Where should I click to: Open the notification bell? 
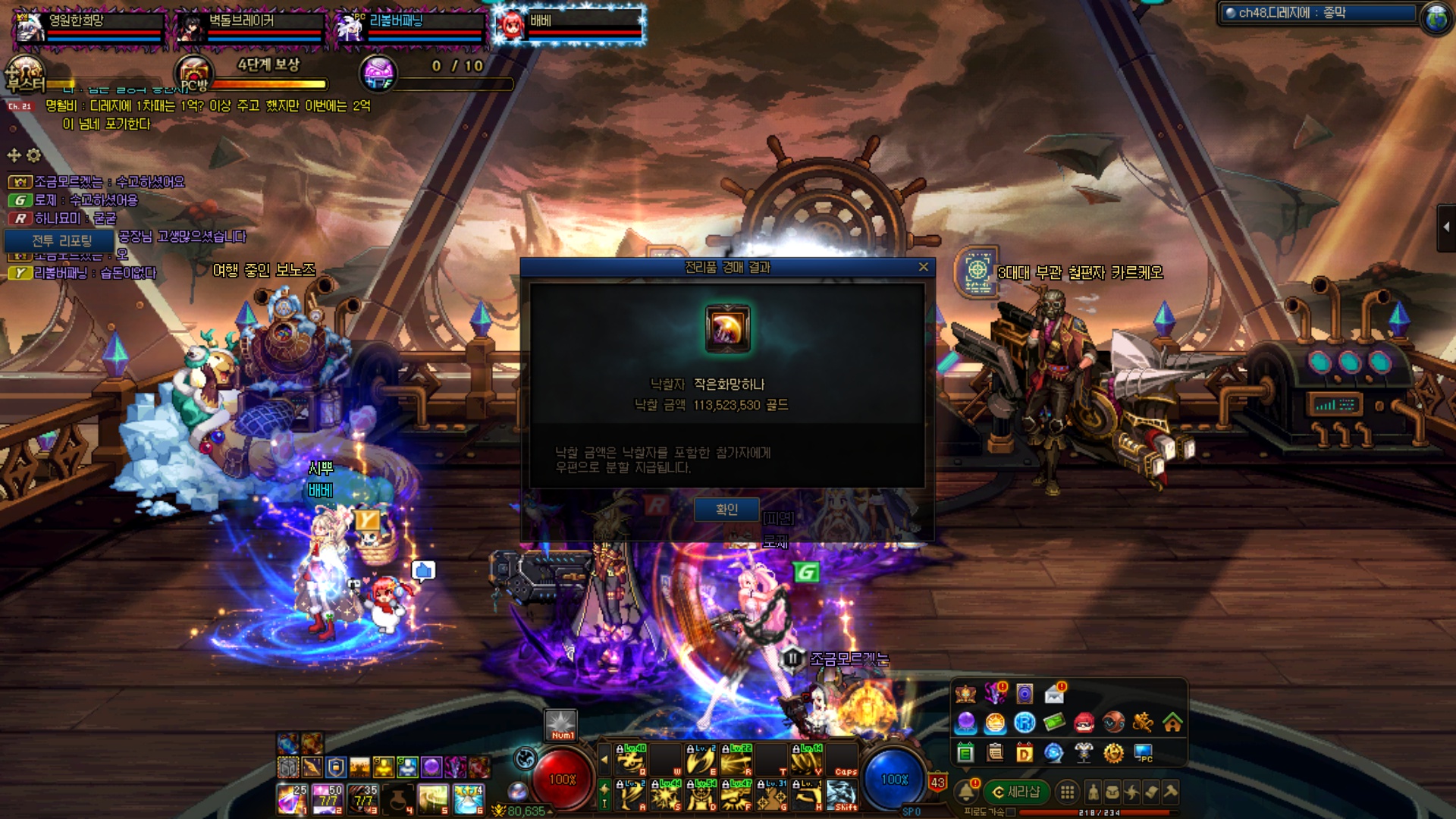967,792
